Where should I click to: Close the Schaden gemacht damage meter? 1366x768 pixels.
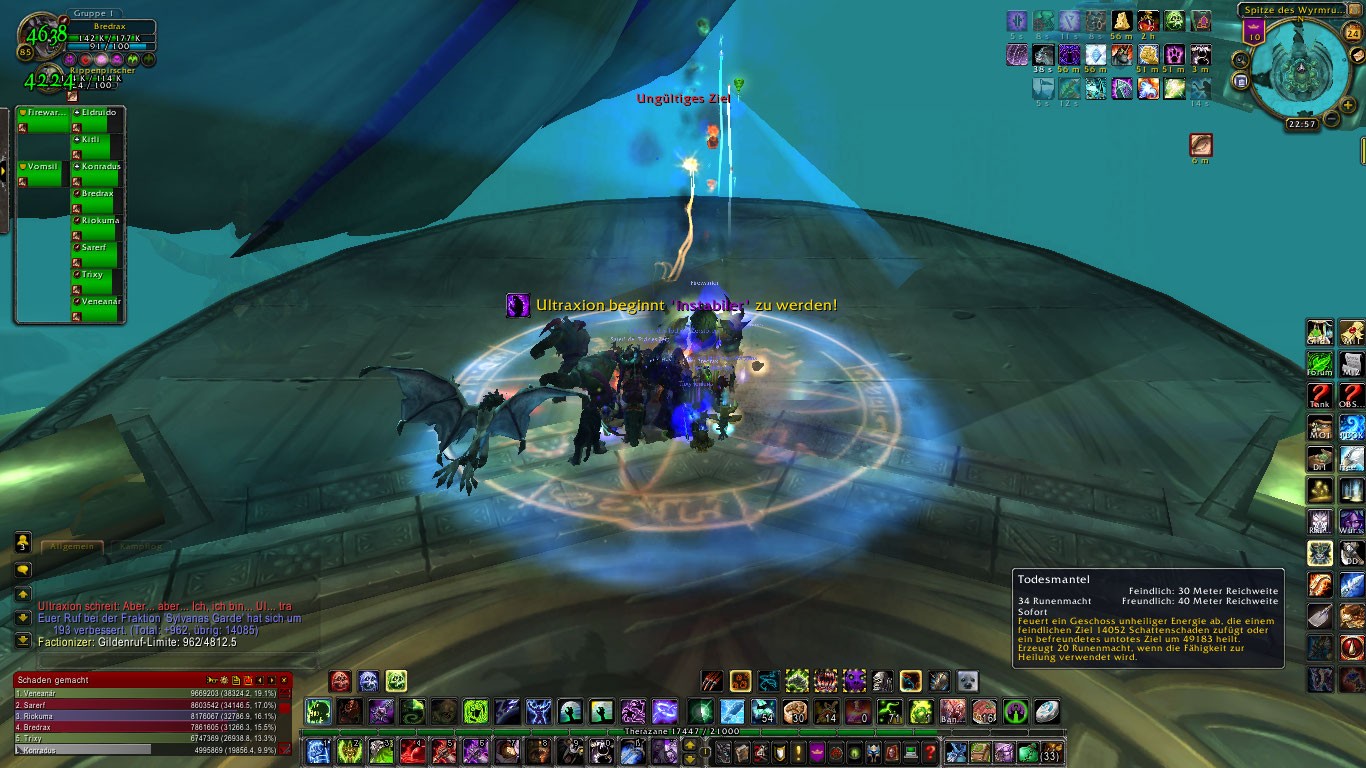point(285,680)
